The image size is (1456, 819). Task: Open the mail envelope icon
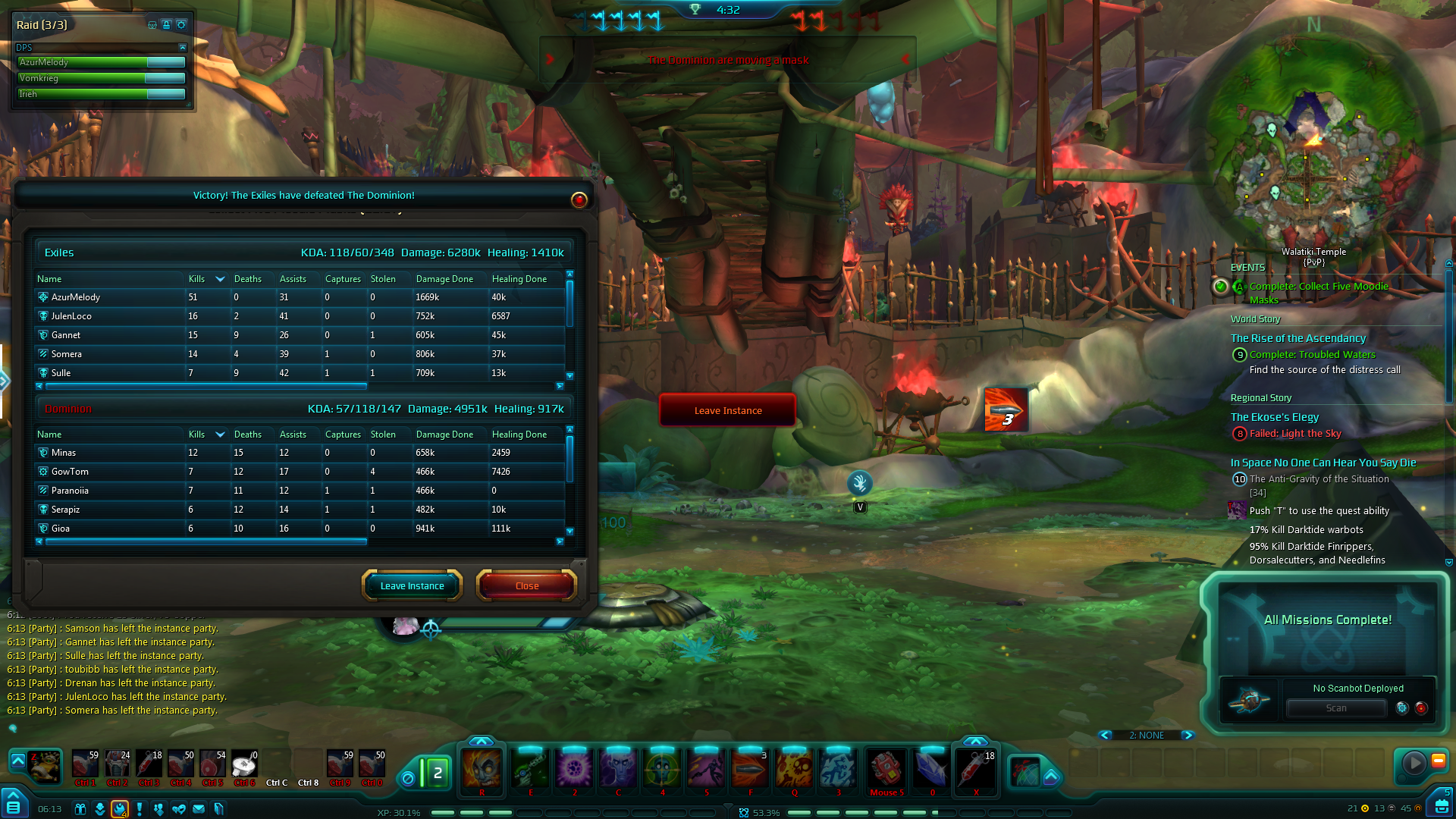[199, 809]
